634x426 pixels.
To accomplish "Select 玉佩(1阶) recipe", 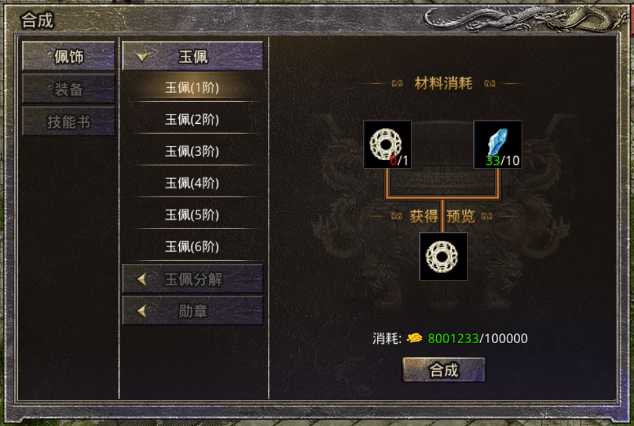I will click(192, 88).
